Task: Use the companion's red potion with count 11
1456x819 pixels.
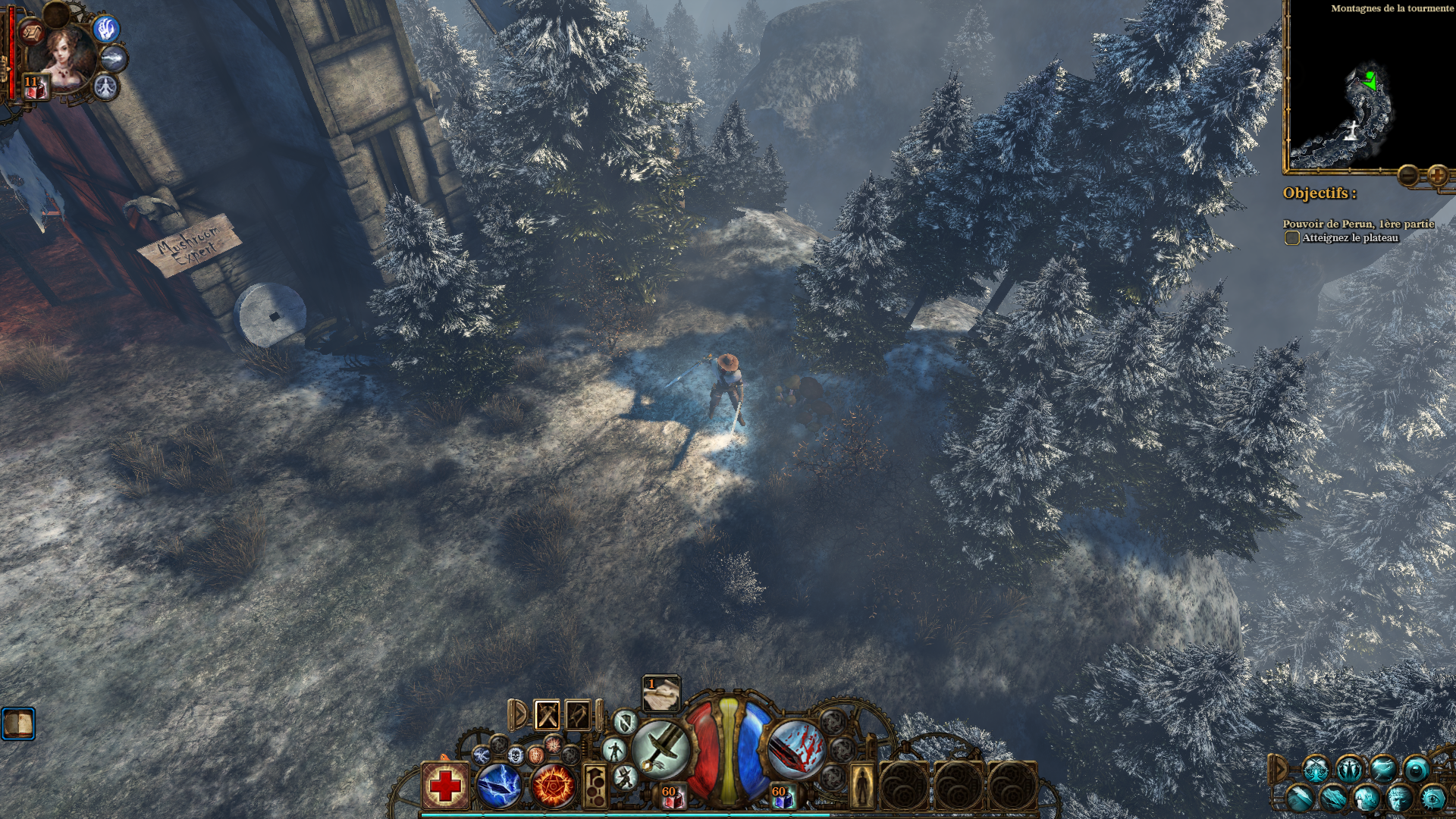Action: tap(34, 87)
